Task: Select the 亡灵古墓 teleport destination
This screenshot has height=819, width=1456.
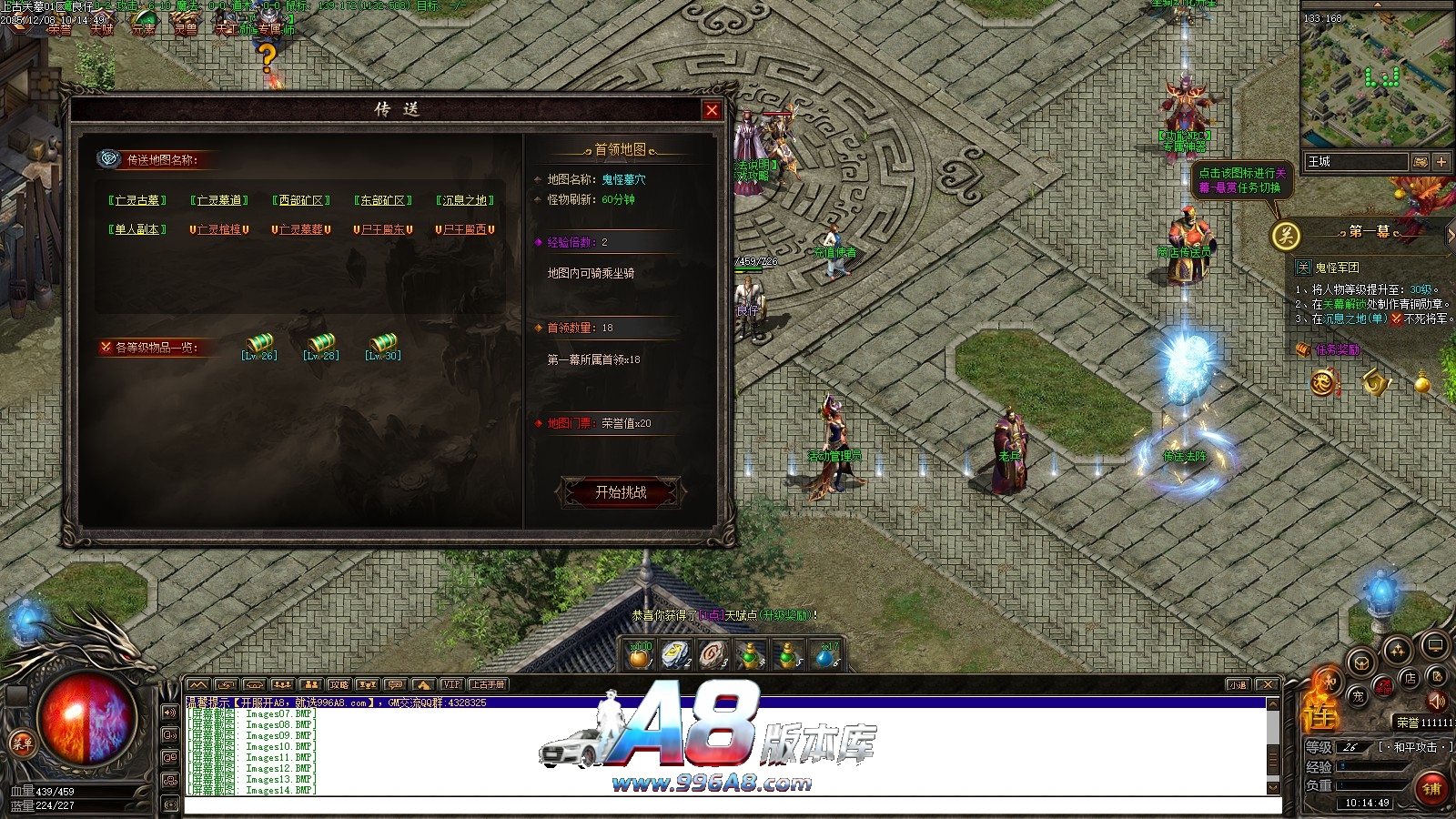Action: 137,200
